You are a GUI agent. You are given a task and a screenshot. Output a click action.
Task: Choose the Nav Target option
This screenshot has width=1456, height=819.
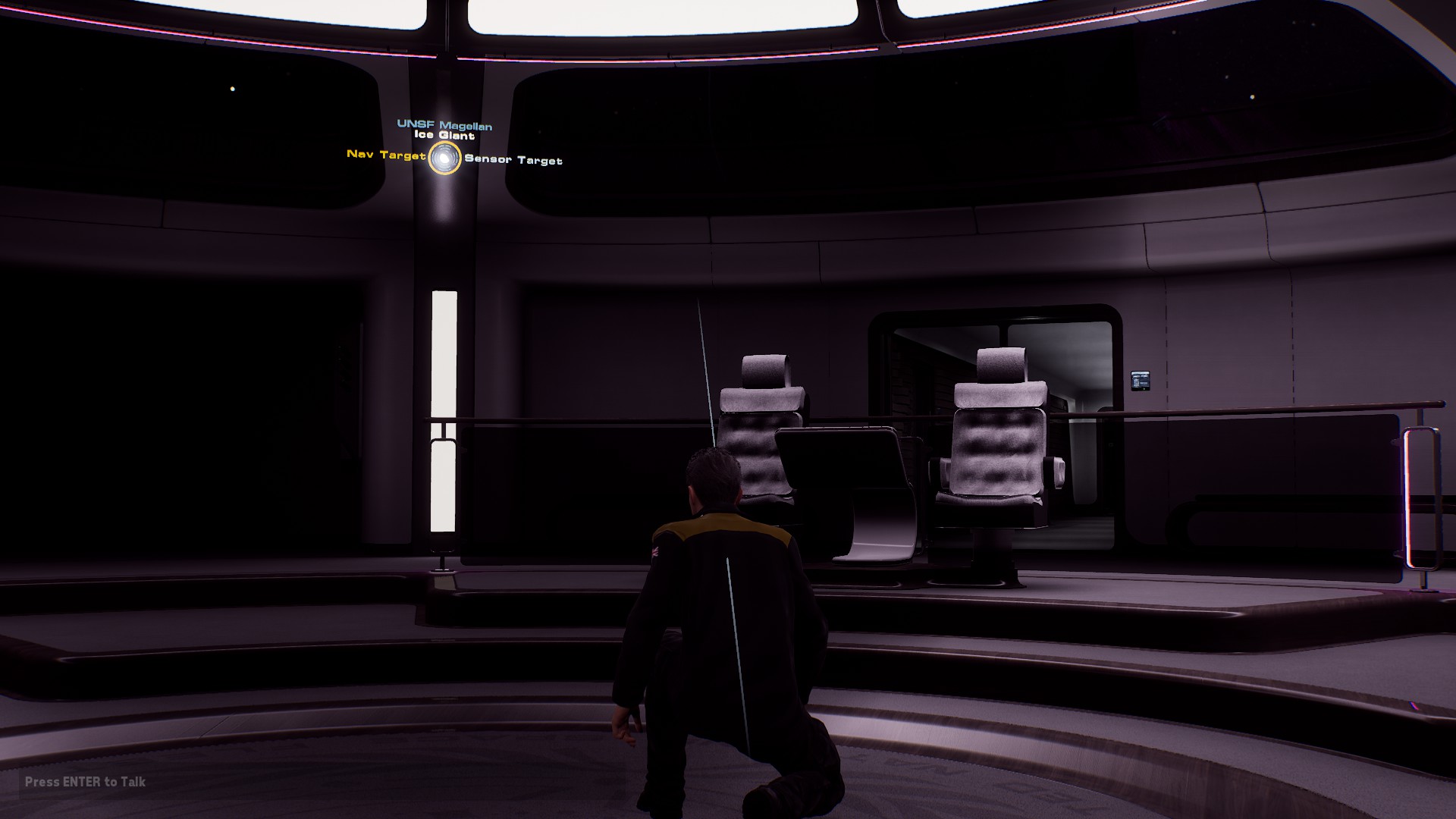coord(386,155)
